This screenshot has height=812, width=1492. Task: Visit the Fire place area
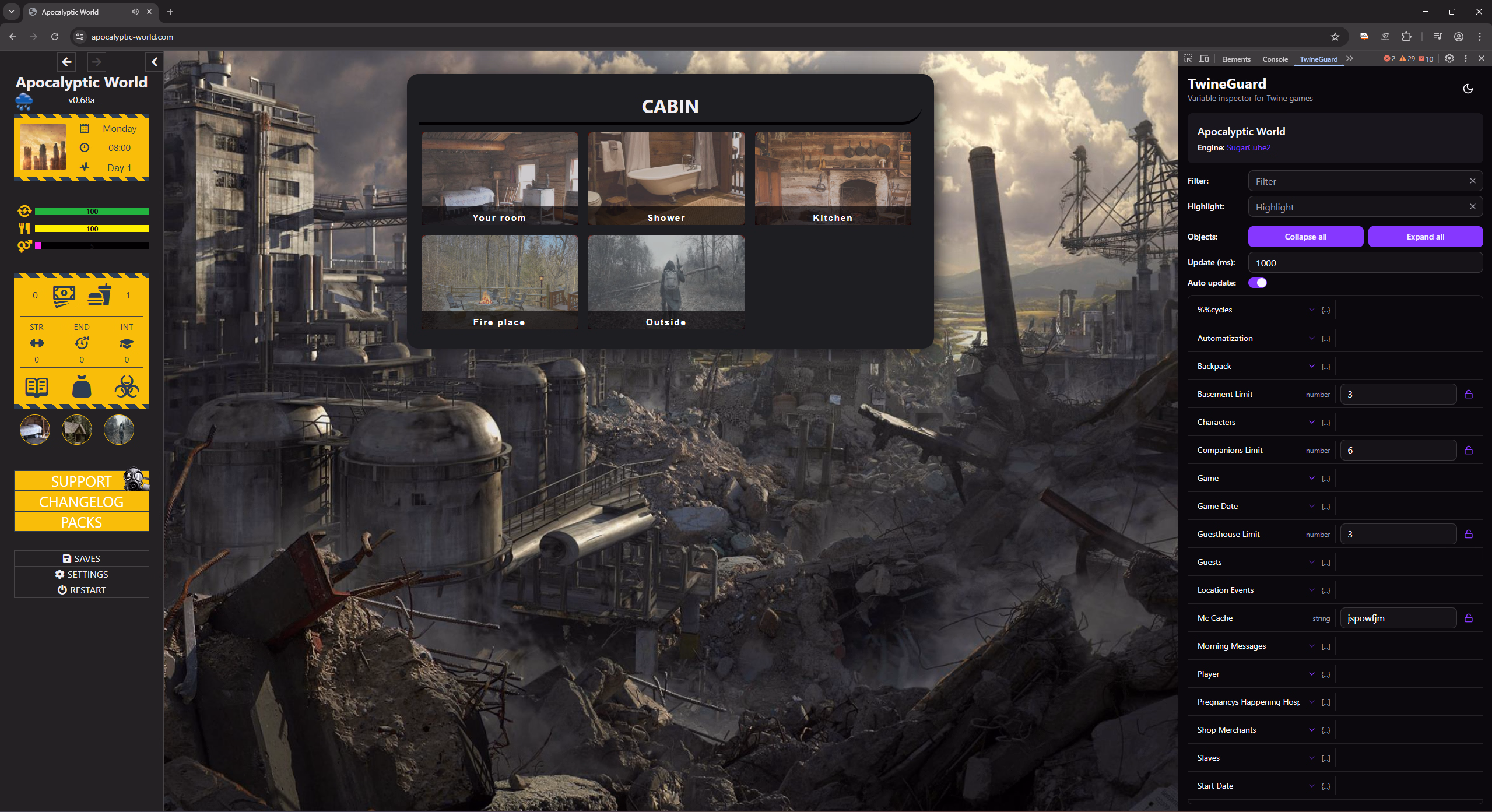pyautogui.click(x=499, y=282)
